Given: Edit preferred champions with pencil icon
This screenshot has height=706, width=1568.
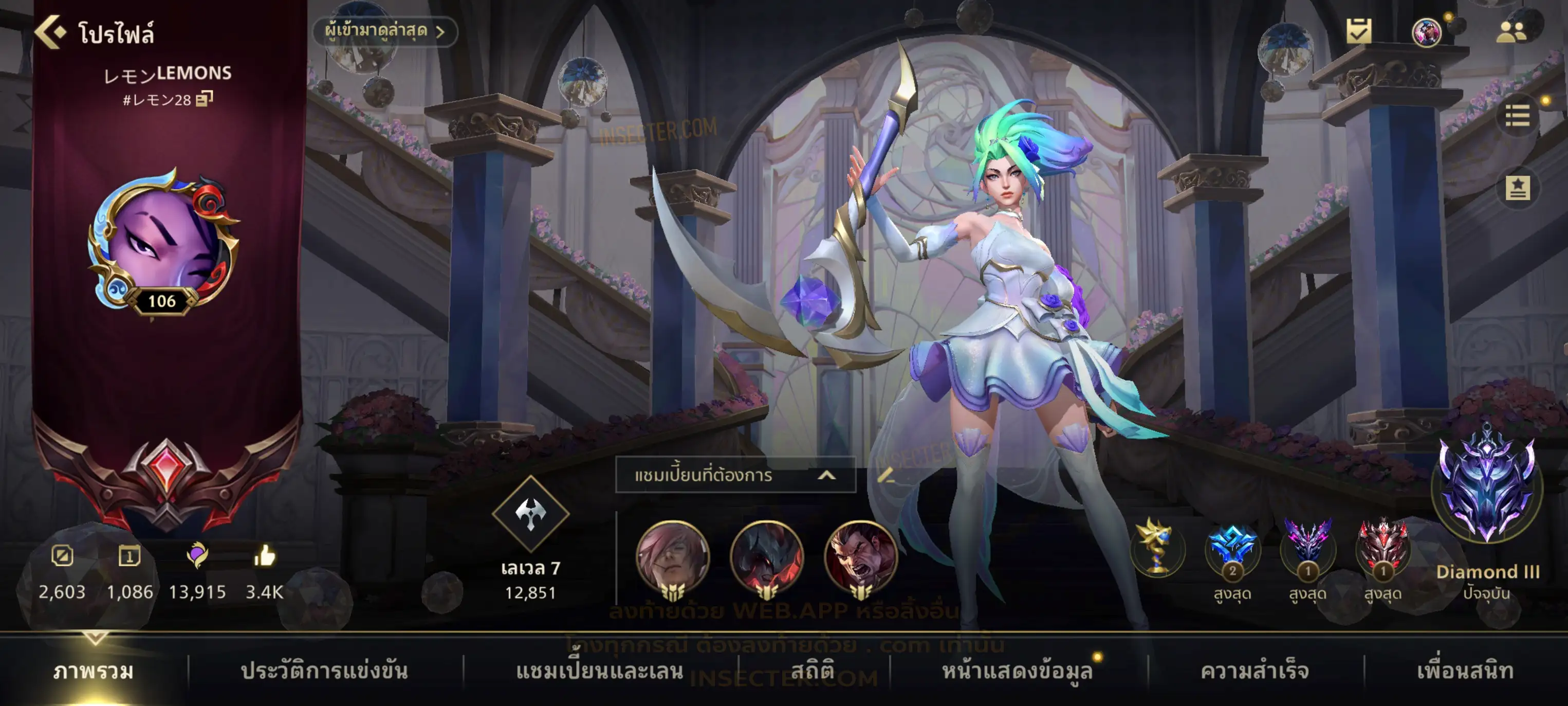Looking at the screenshot, I should [x=886, y=475].
